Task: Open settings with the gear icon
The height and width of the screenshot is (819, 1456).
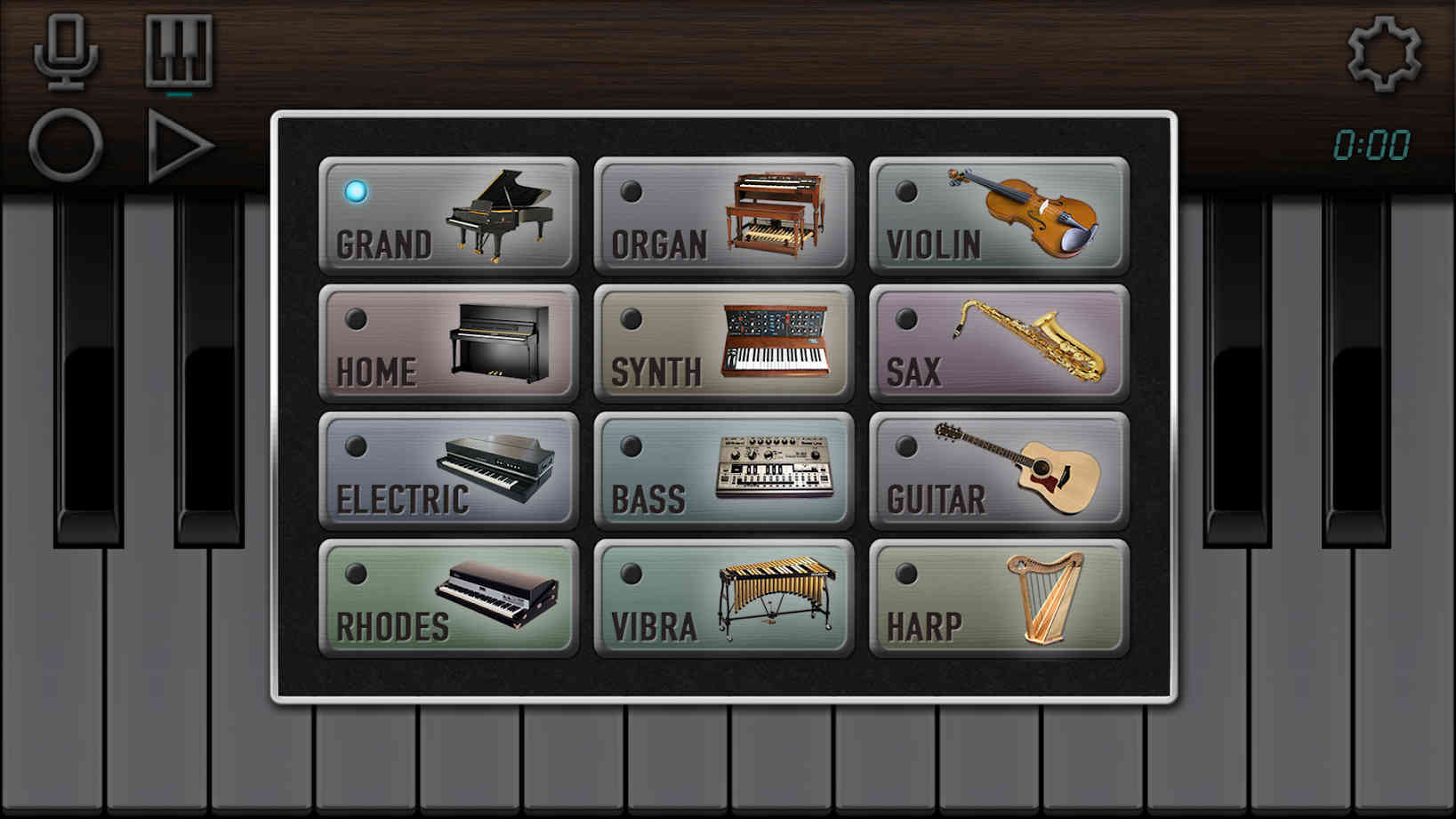Action: [1383, 53]
